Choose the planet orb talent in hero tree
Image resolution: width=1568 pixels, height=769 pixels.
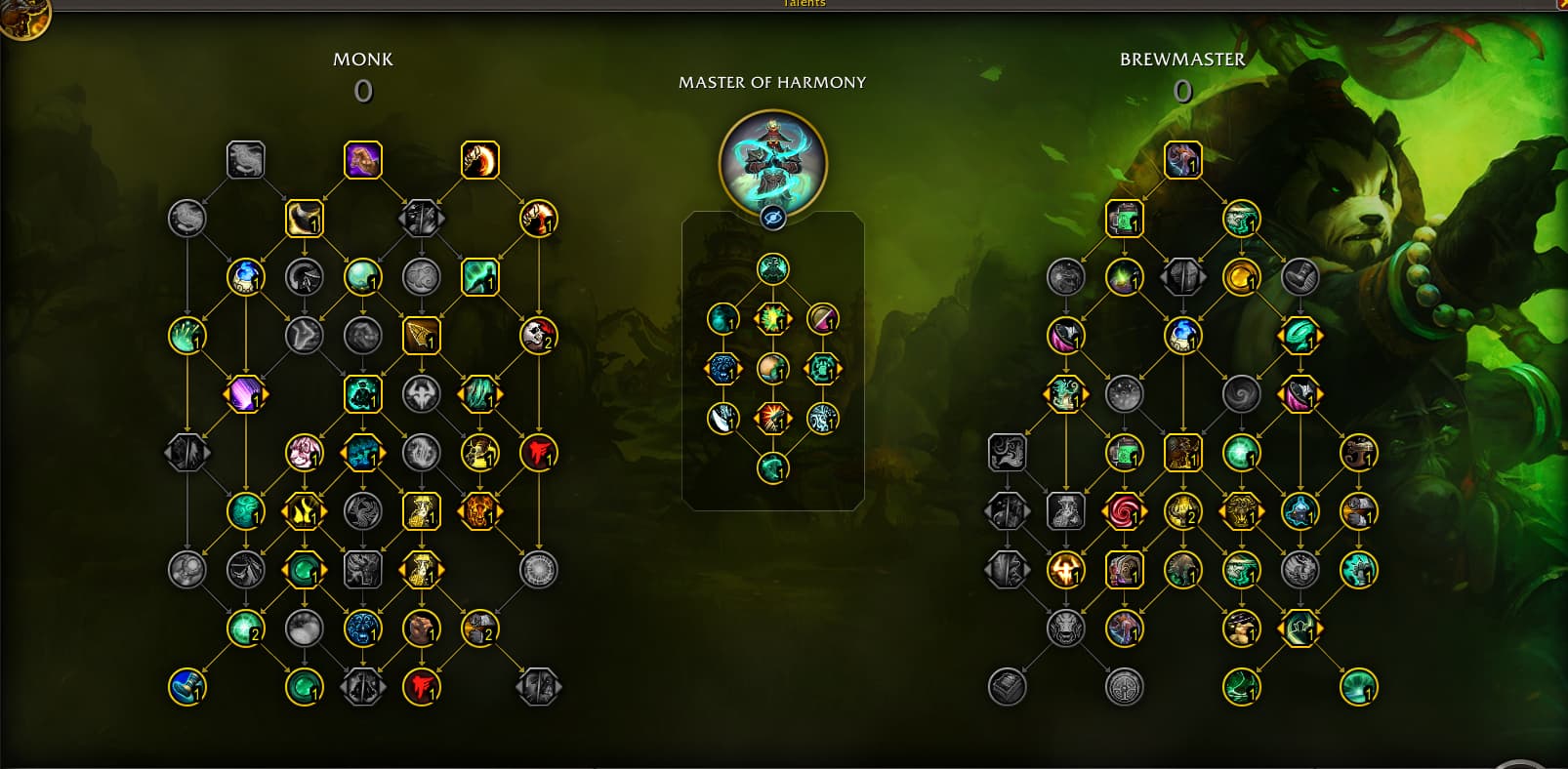point(772,369)
